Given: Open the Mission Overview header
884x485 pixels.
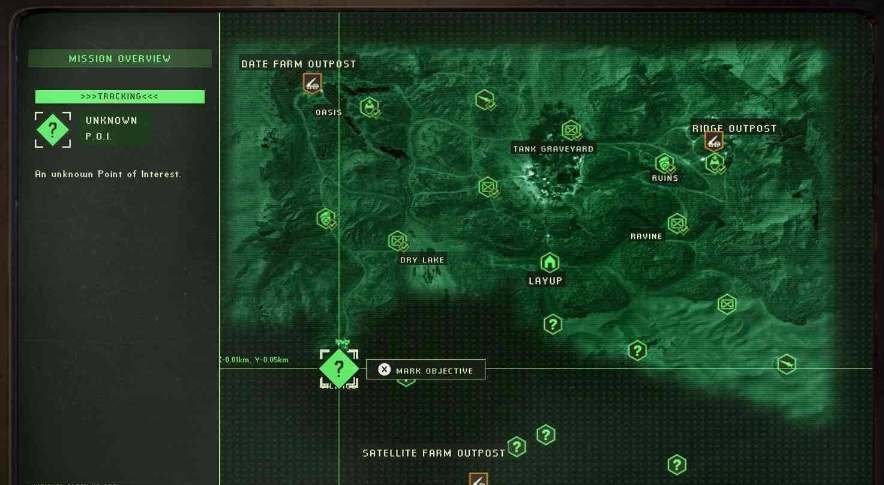Looking at the screenshot, I should (x=120, y=59).
